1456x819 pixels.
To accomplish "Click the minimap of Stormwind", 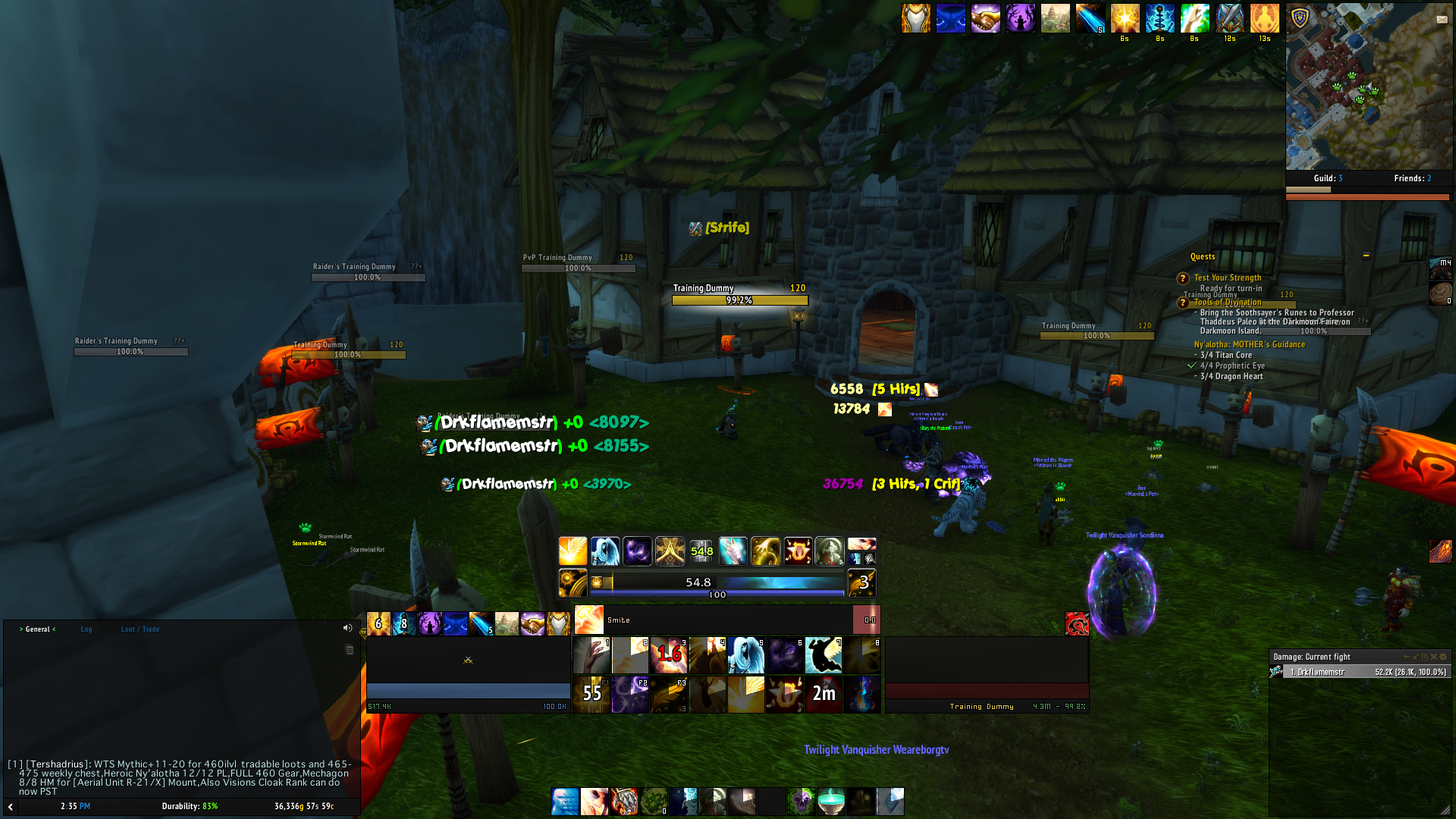I will [x=1368, y=86].
